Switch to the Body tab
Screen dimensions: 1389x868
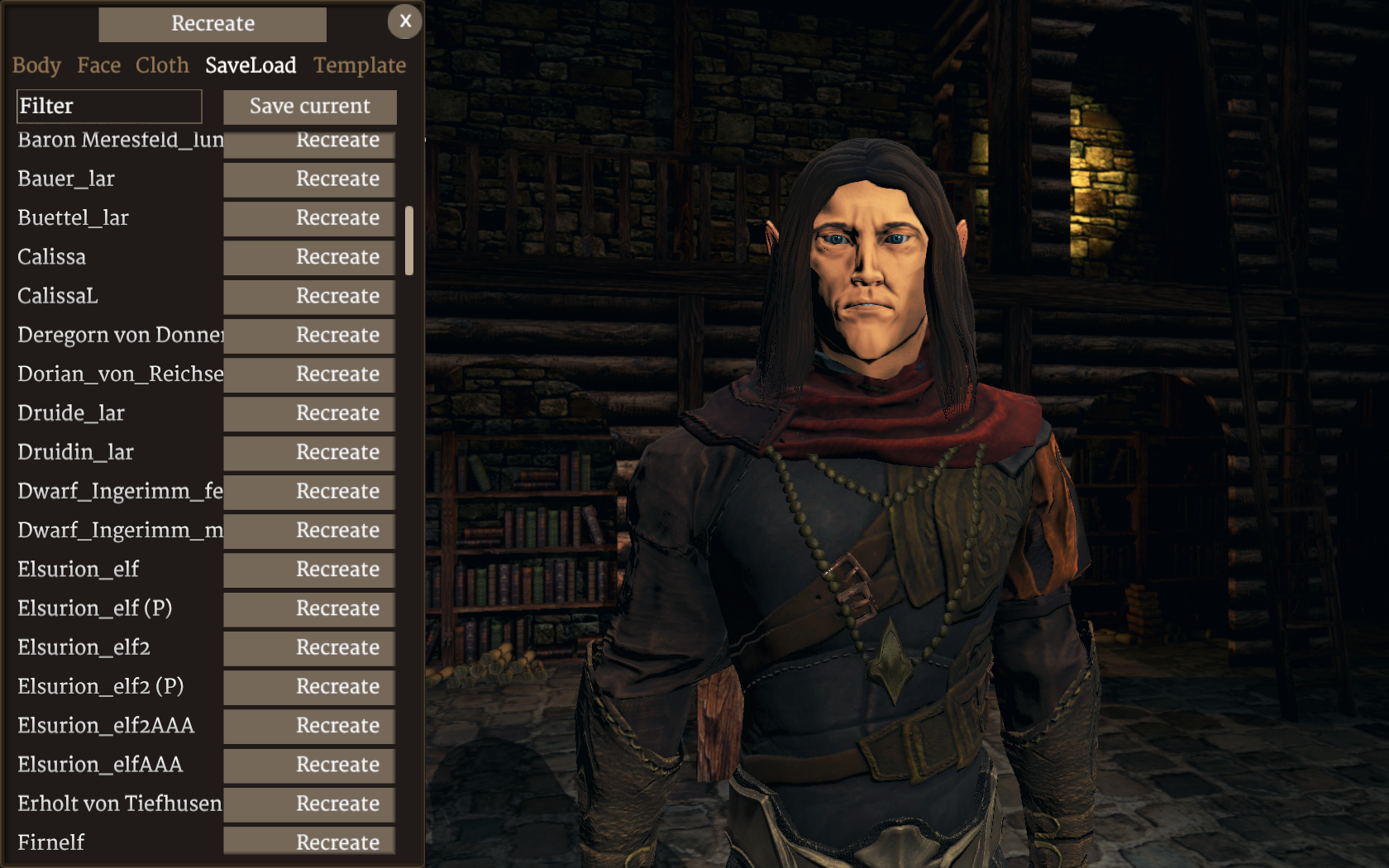[x=36, y=65]
